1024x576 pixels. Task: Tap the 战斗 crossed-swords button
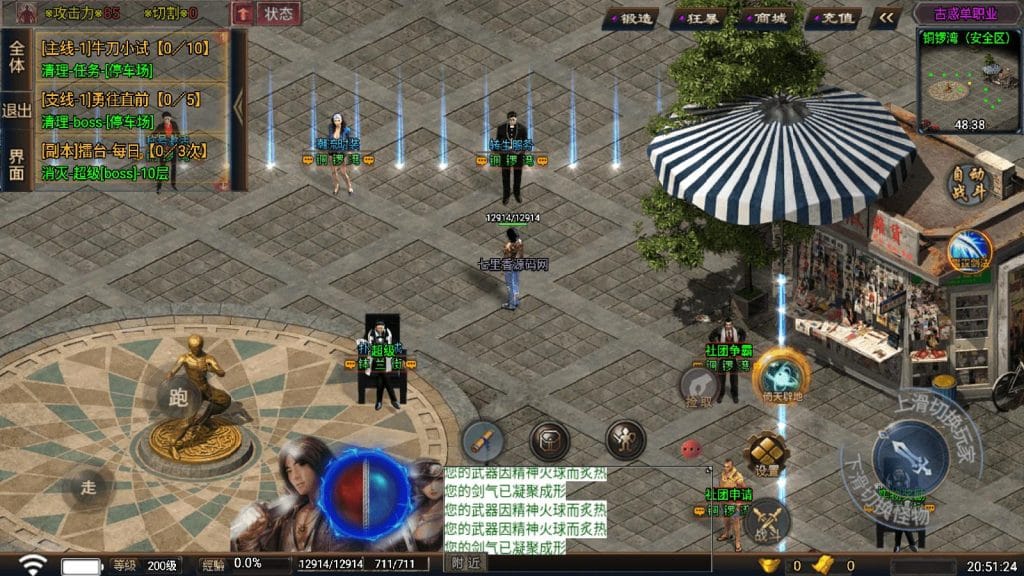(767, 520)
